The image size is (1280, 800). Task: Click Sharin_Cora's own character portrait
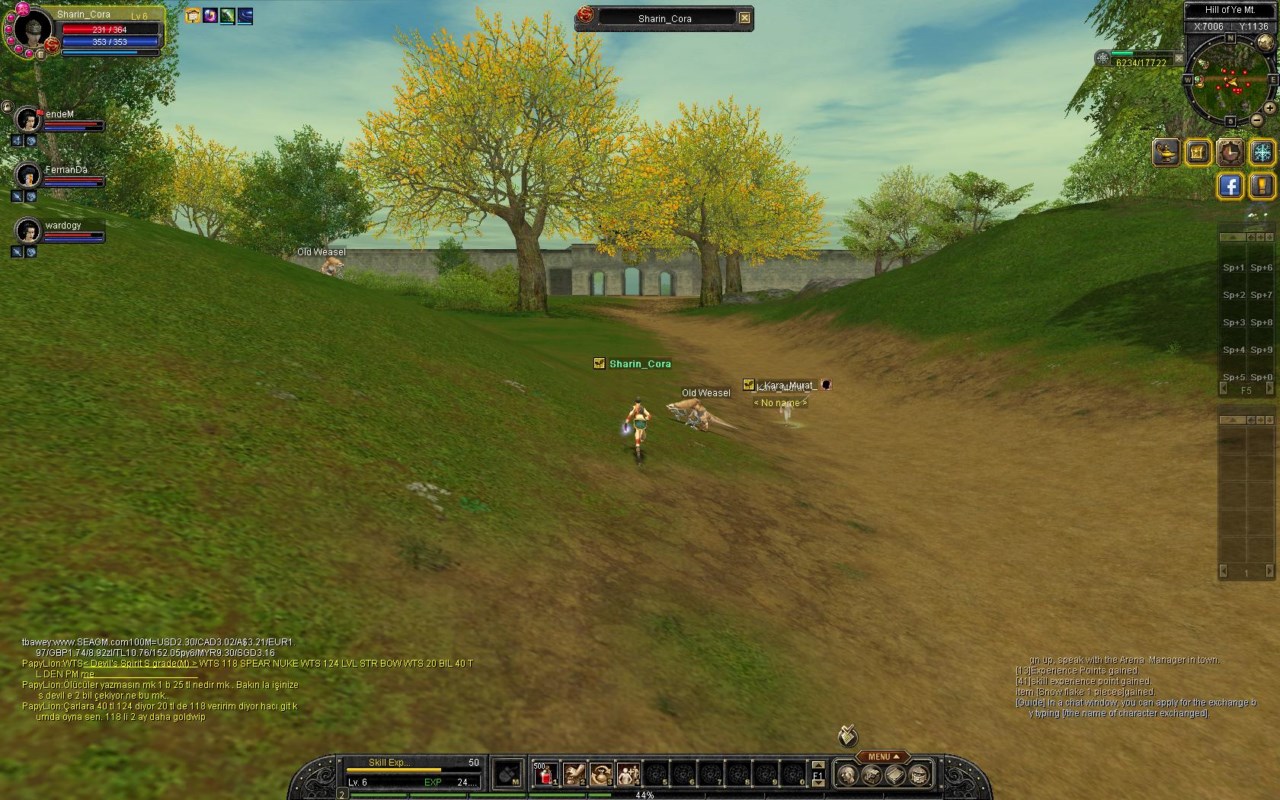click(32, 28)
